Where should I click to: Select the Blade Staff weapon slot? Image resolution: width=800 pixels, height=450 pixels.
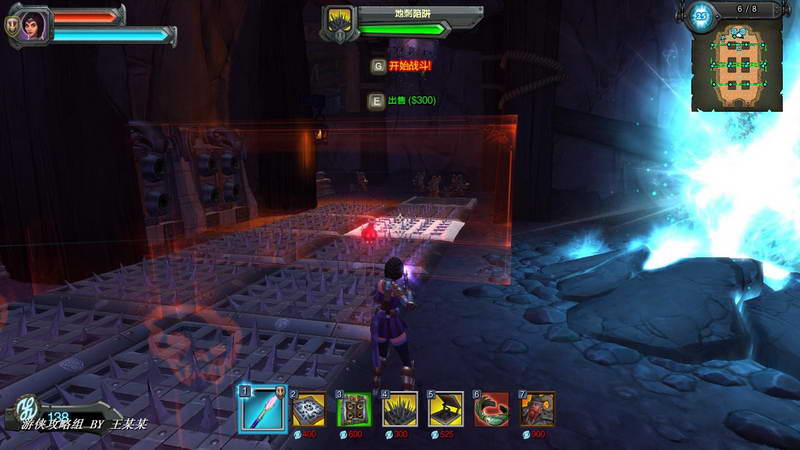[x=260, y=407]
